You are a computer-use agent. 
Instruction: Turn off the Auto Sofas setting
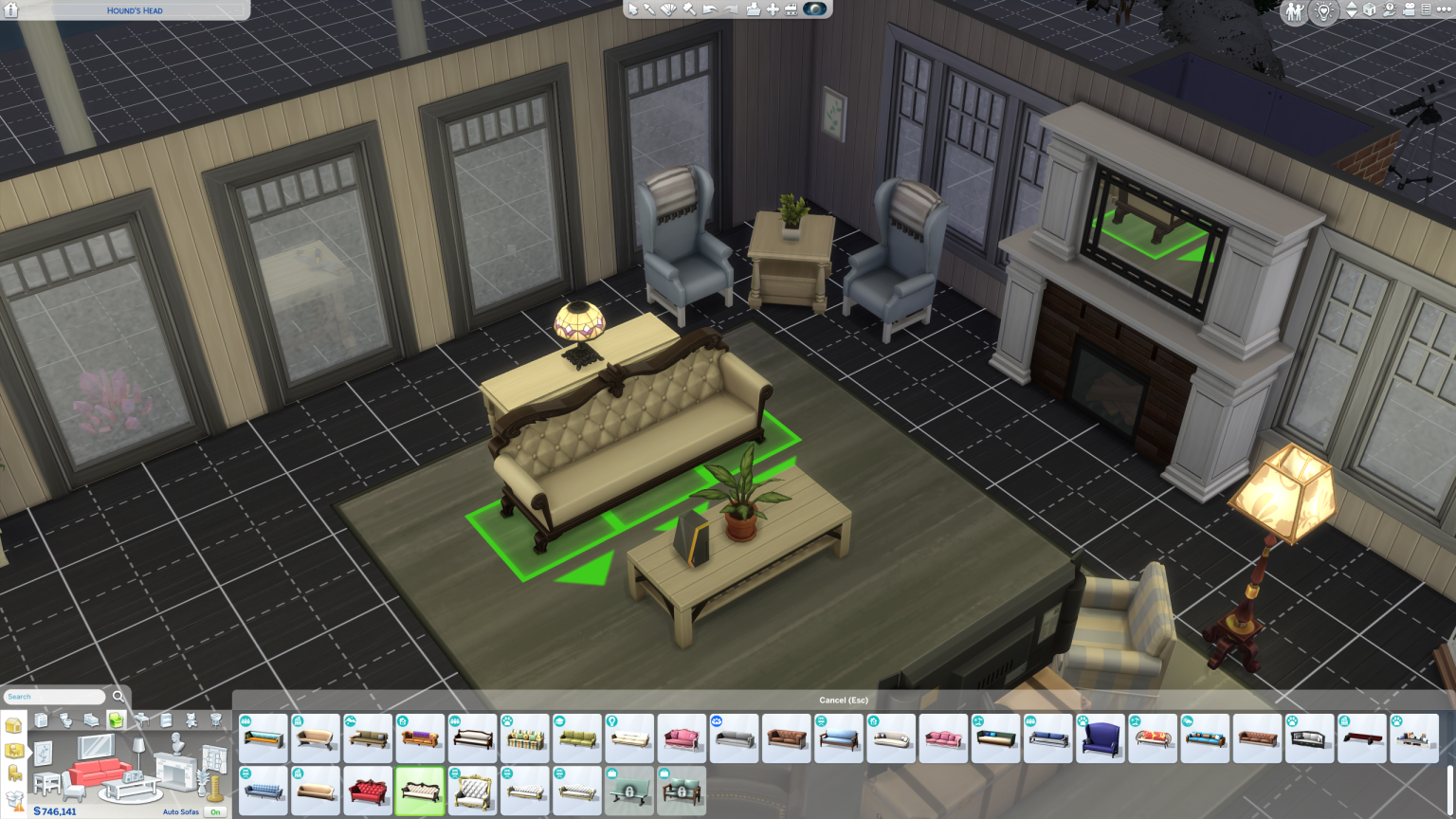point(215,812)
